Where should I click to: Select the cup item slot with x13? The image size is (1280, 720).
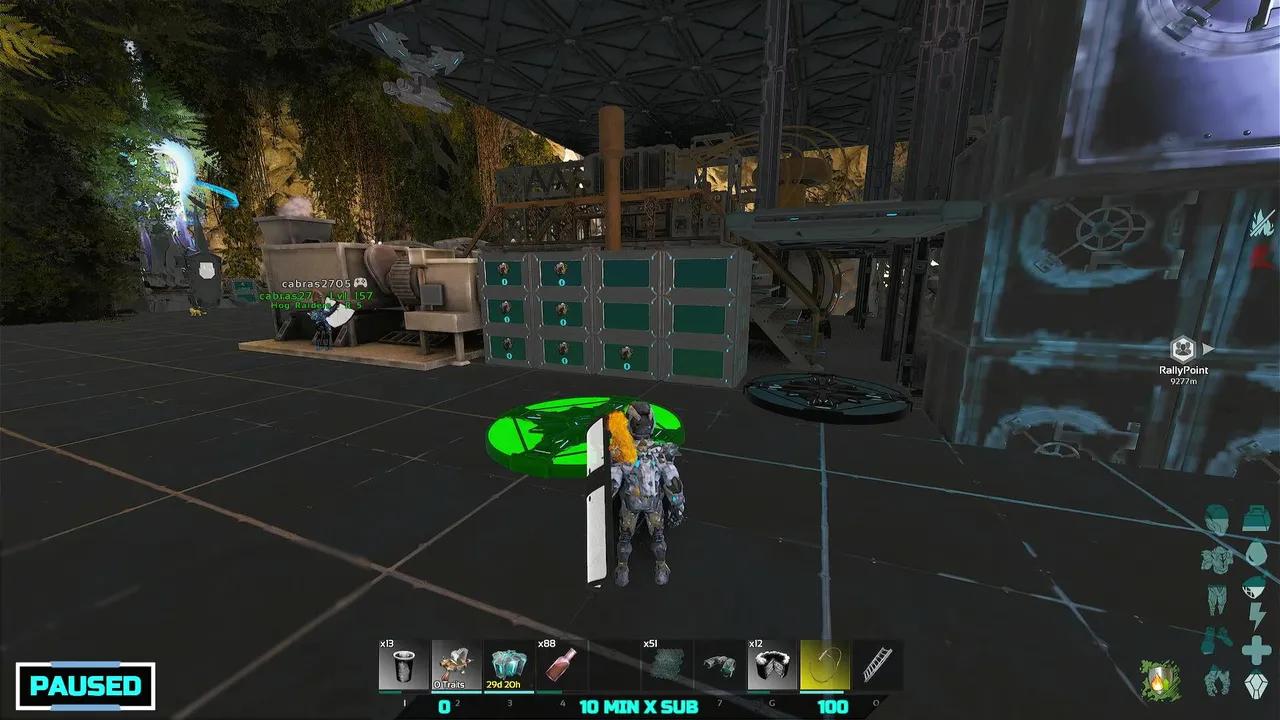pyautogui.click(x=404, y=665)
